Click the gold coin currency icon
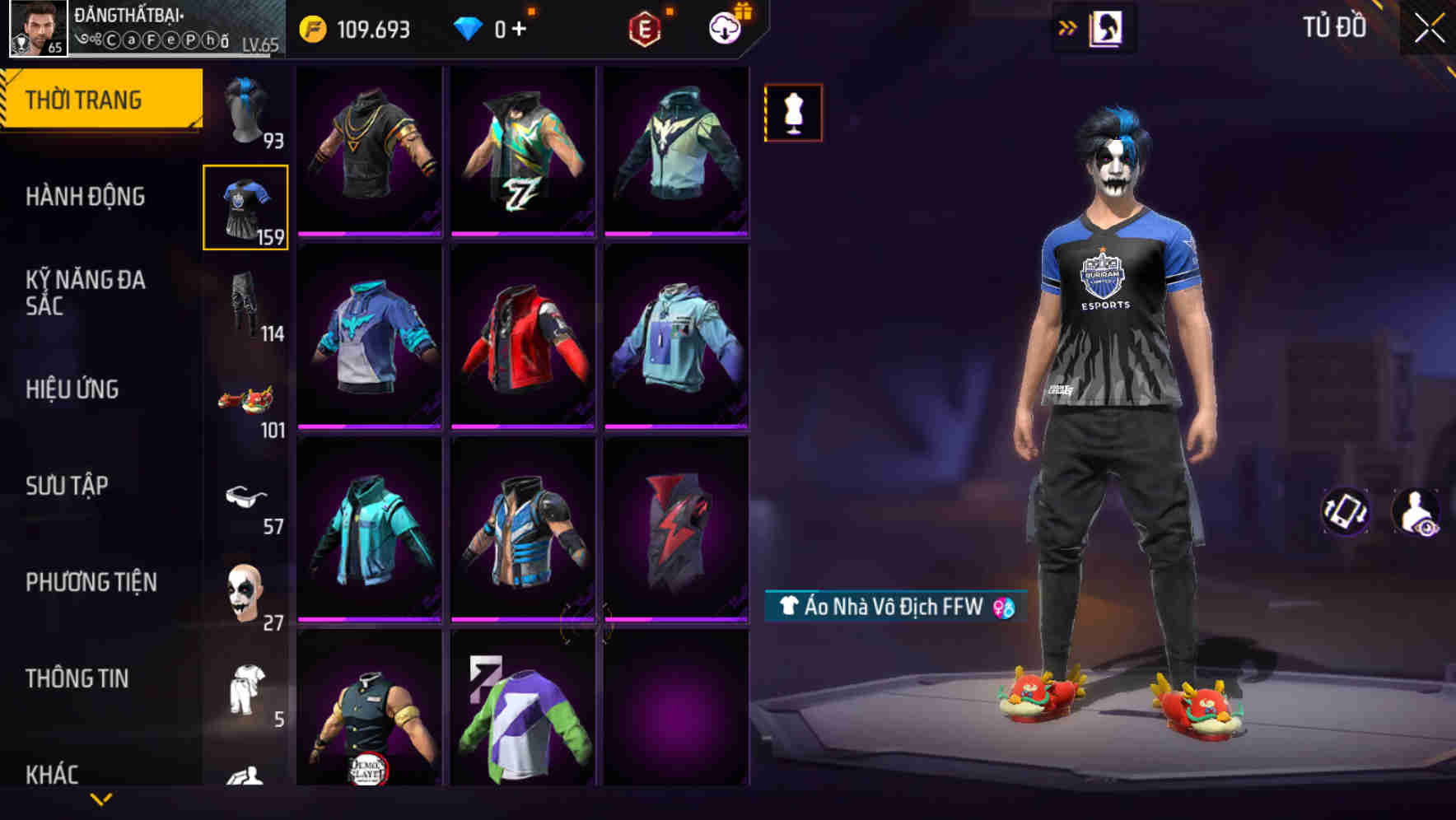The height and width of the screenshot is (820, 1456). [312, 26]
